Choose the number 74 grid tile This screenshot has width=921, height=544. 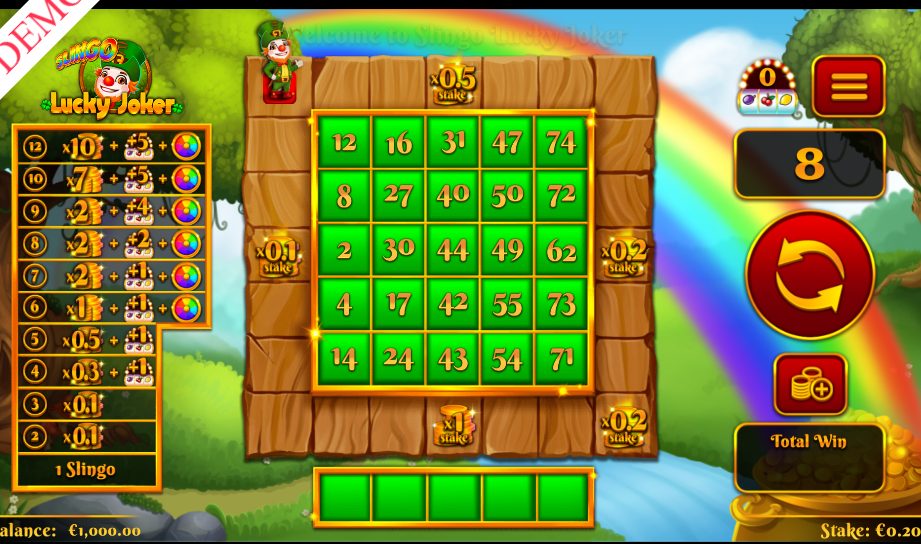click(x=562, y=142)
